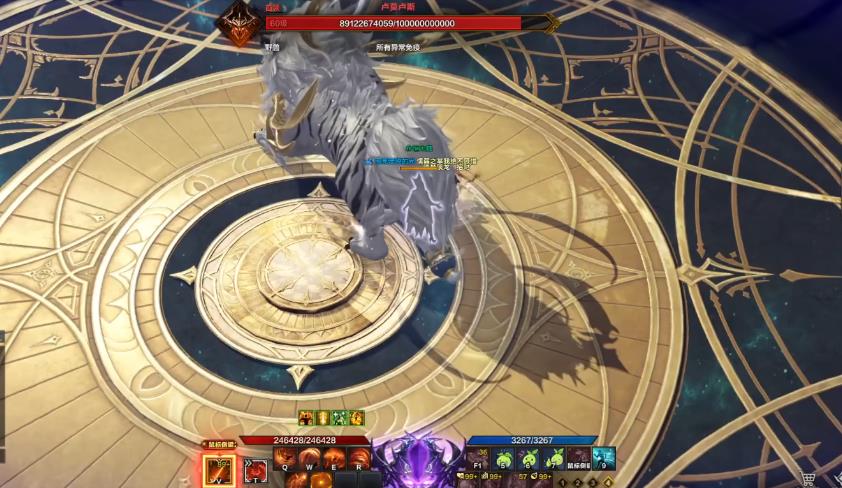
Task: Inspect the last active buff icon
Action: coord(357,418)
